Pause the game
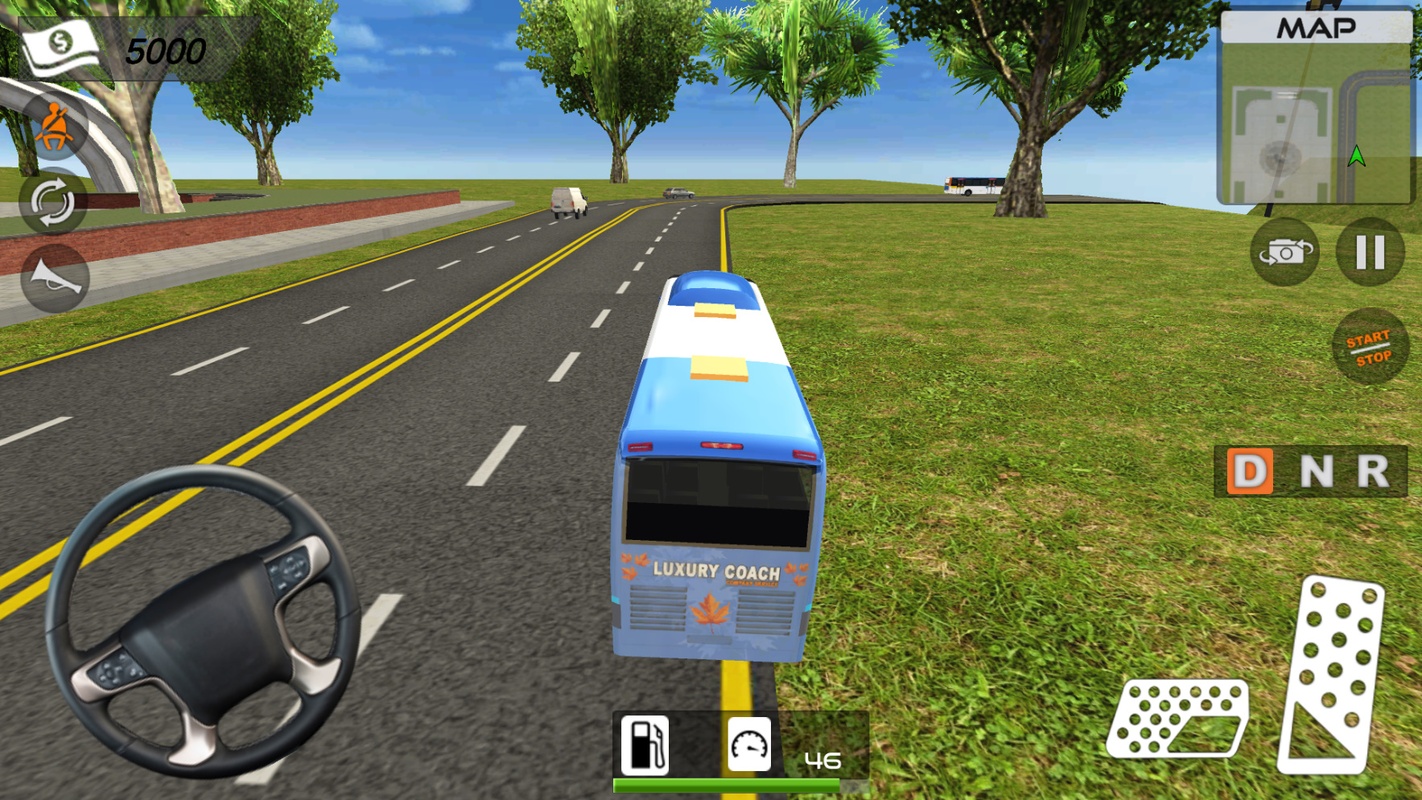Screen dimensions: 1422x800 pyautogui.click(x=1370, y=252)
